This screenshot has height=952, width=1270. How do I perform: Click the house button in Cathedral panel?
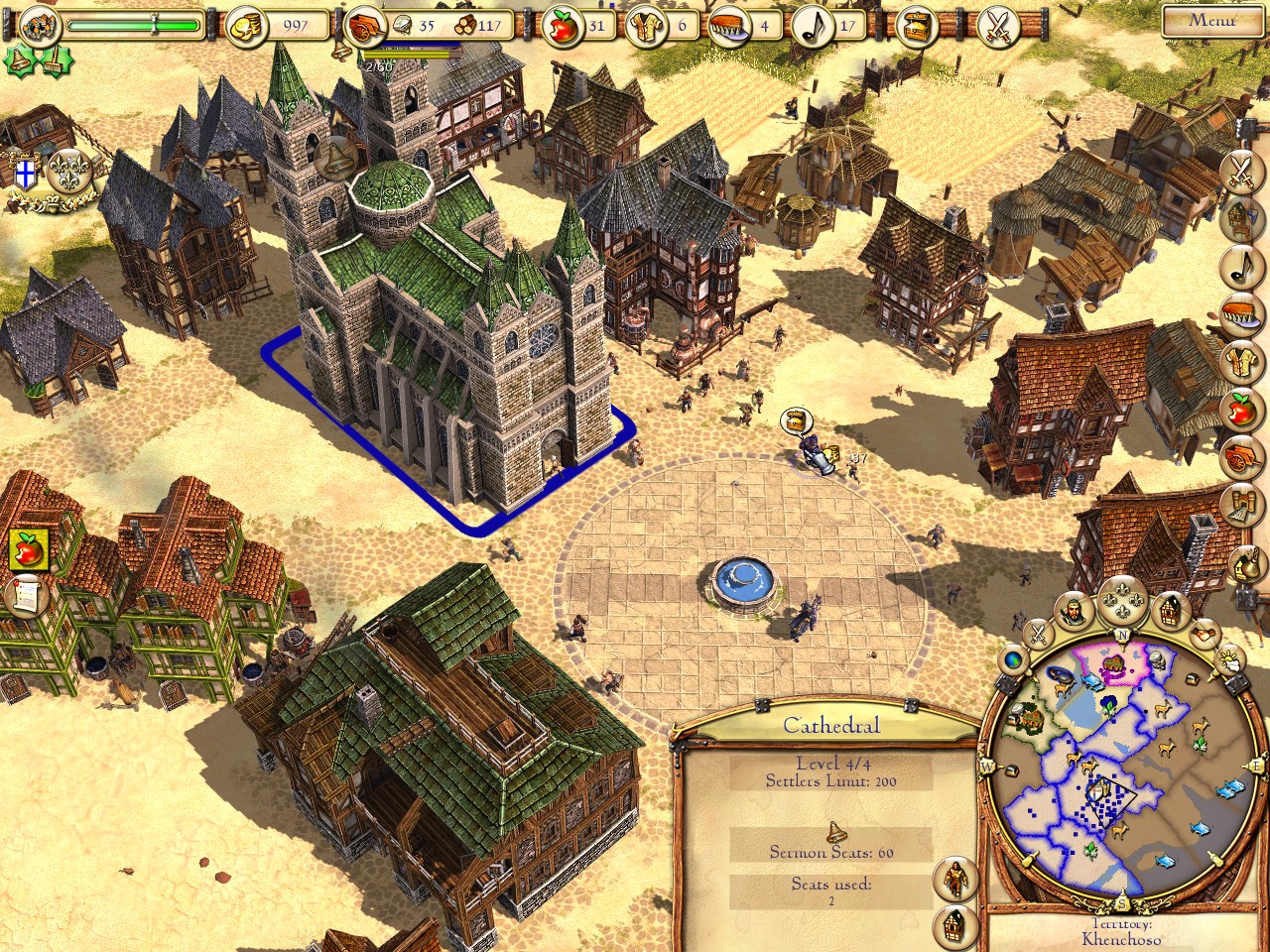pyautogui.click(x=954, y=924)
